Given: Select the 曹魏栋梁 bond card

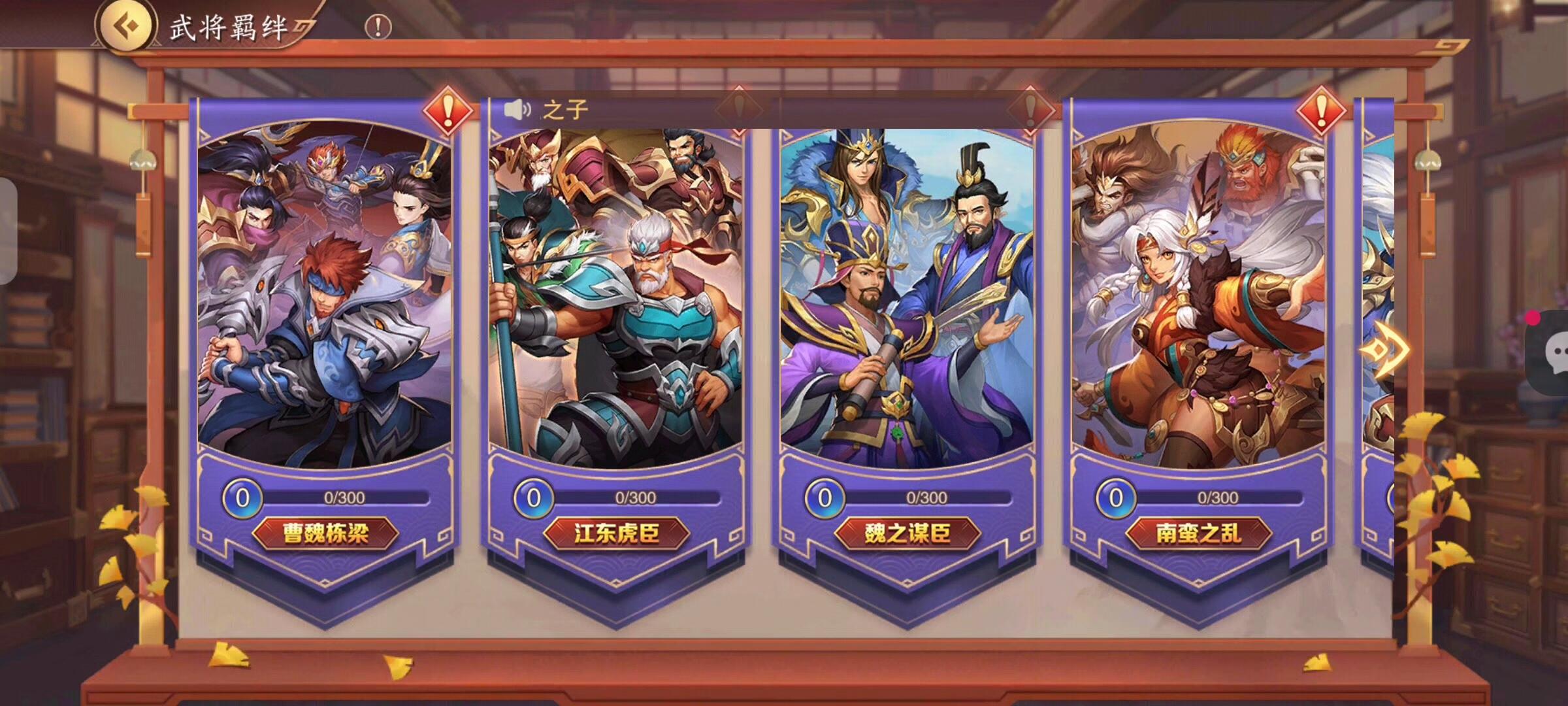Looking at the screenshot, I should (325, 294).
